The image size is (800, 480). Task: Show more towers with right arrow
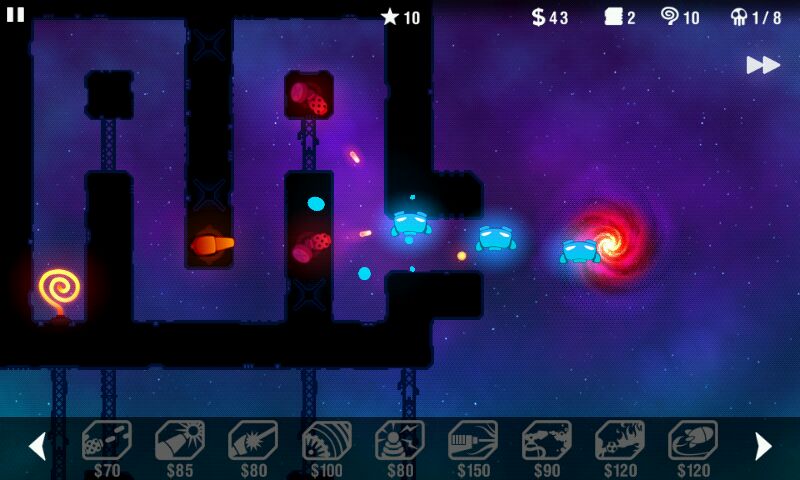763,446
